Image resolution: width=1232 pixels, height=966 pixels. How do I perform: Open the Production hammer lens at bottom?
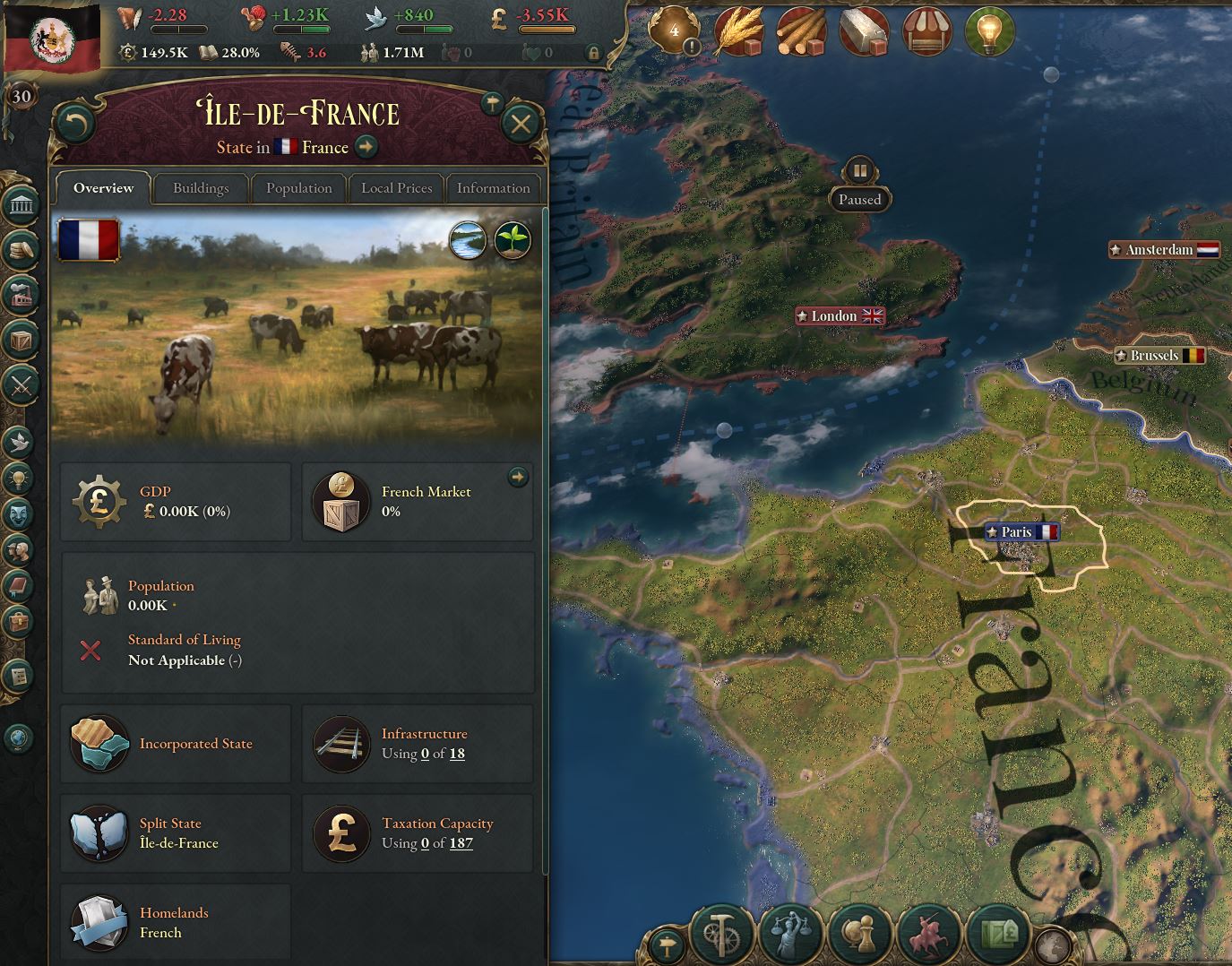719,935
